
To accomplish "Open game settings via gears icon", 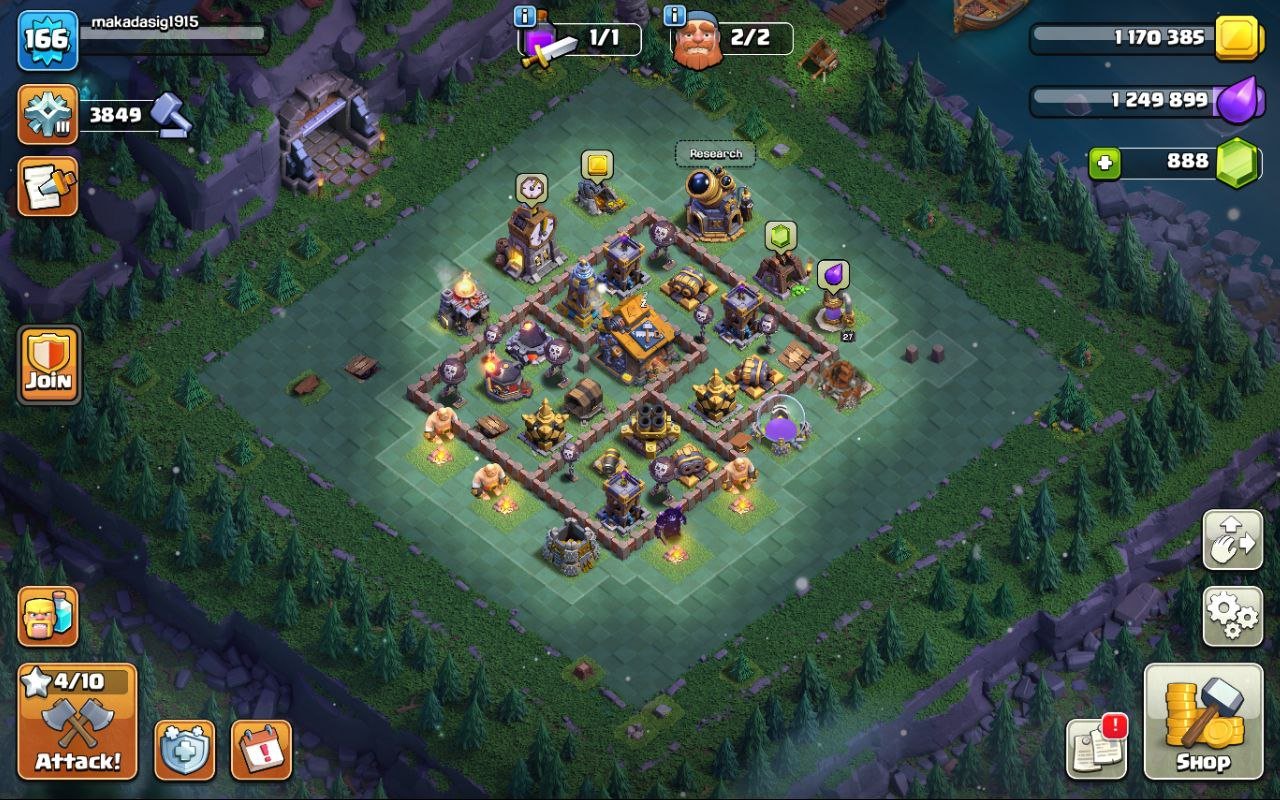I will point(1232,618).
